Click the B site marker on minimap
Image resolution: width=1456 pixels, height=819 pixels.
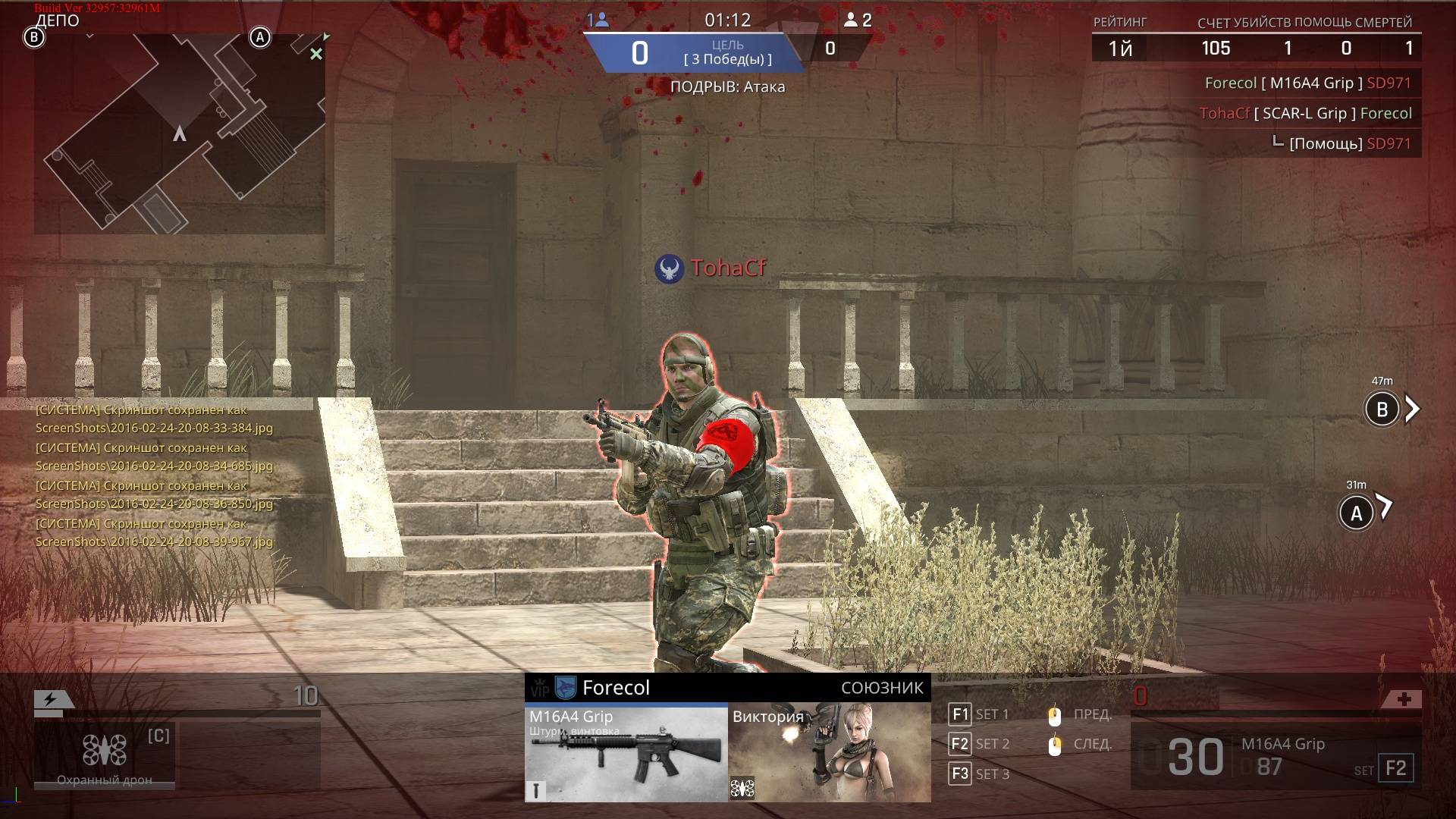[34, 37]
